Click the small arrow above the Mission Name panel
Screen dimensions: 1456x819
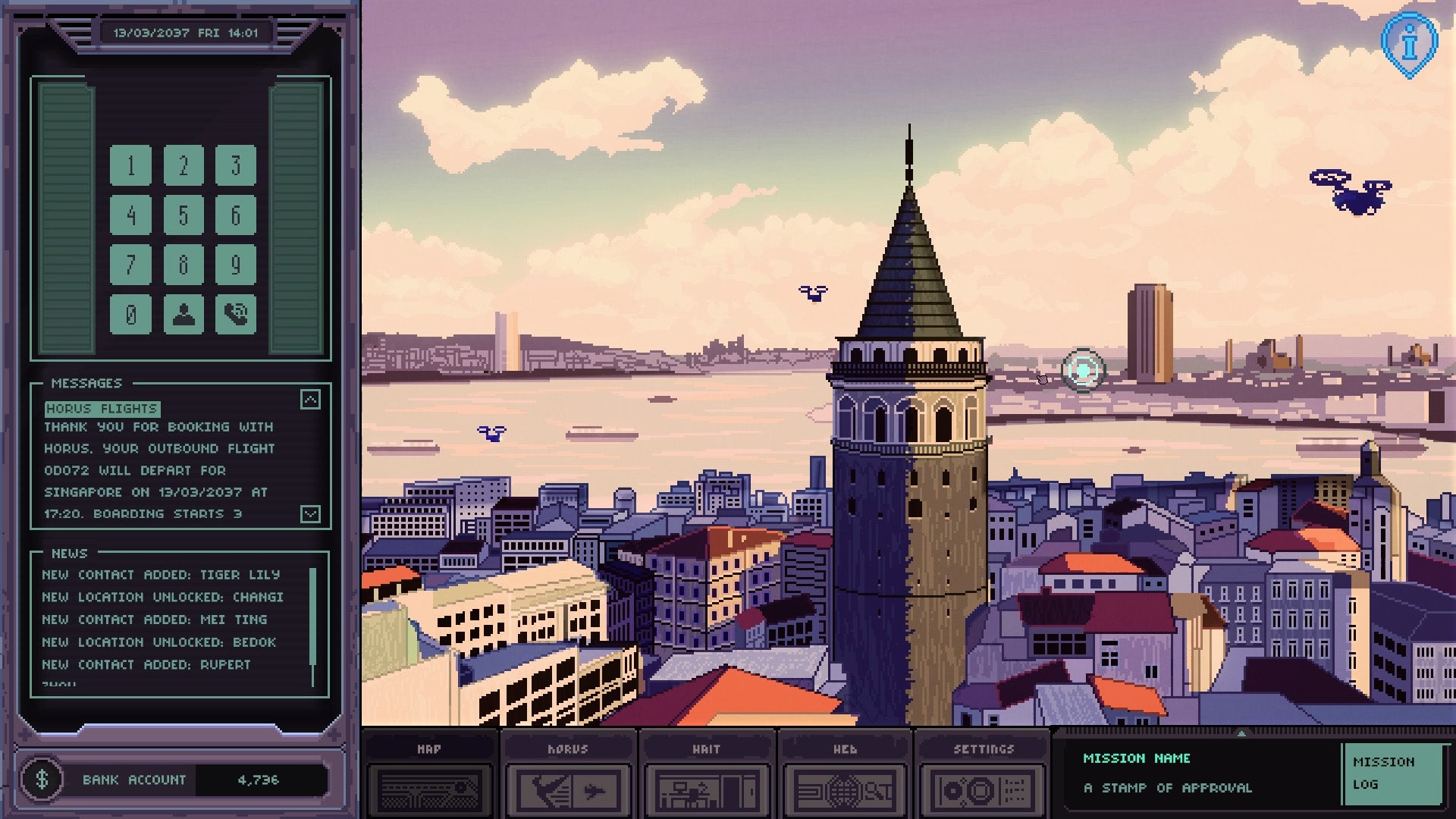click(x=1242, y=734)
